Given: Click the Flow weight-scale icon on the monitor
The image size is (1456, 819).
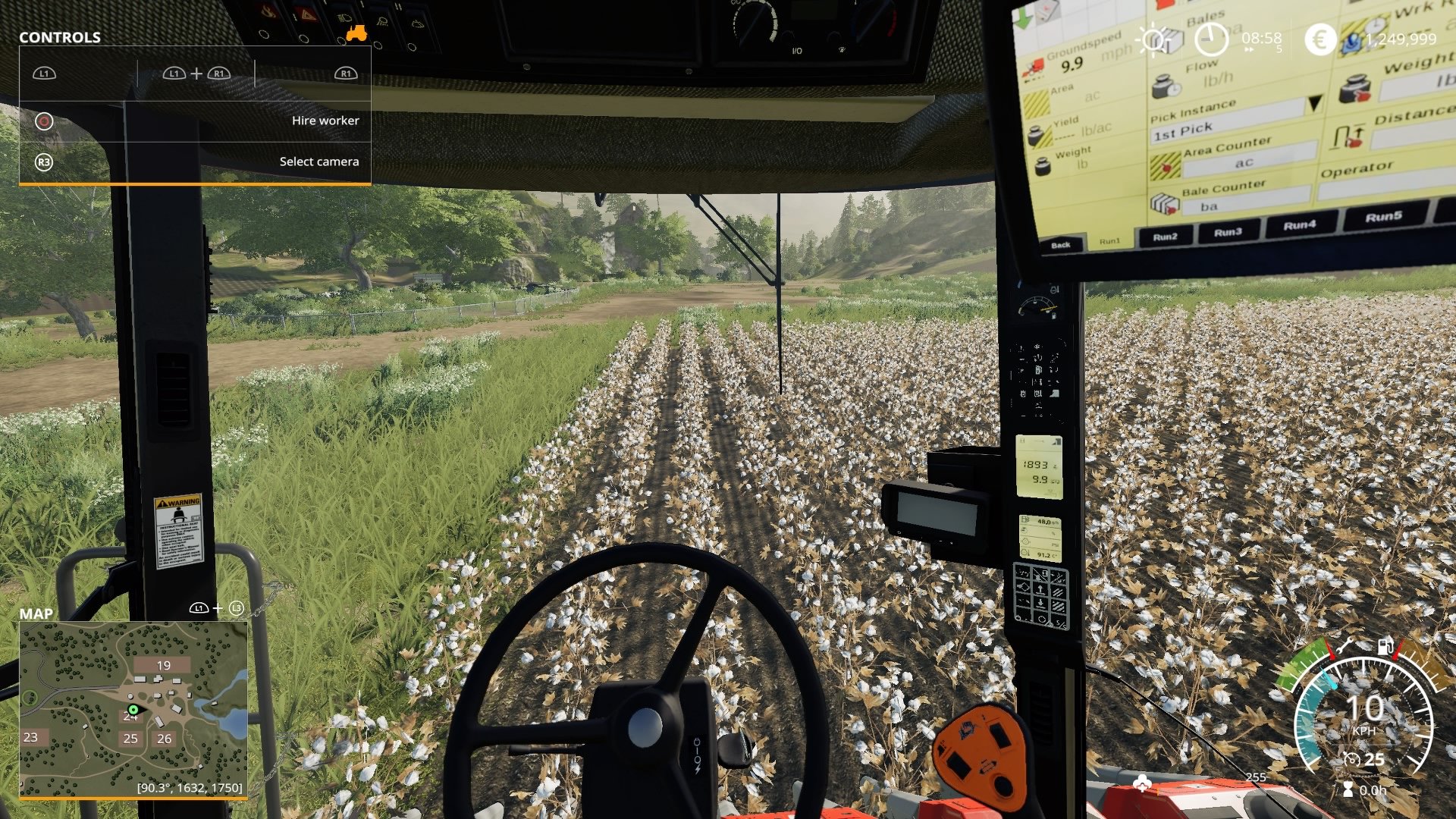Looking at the screenshot, I should 1164,86.
